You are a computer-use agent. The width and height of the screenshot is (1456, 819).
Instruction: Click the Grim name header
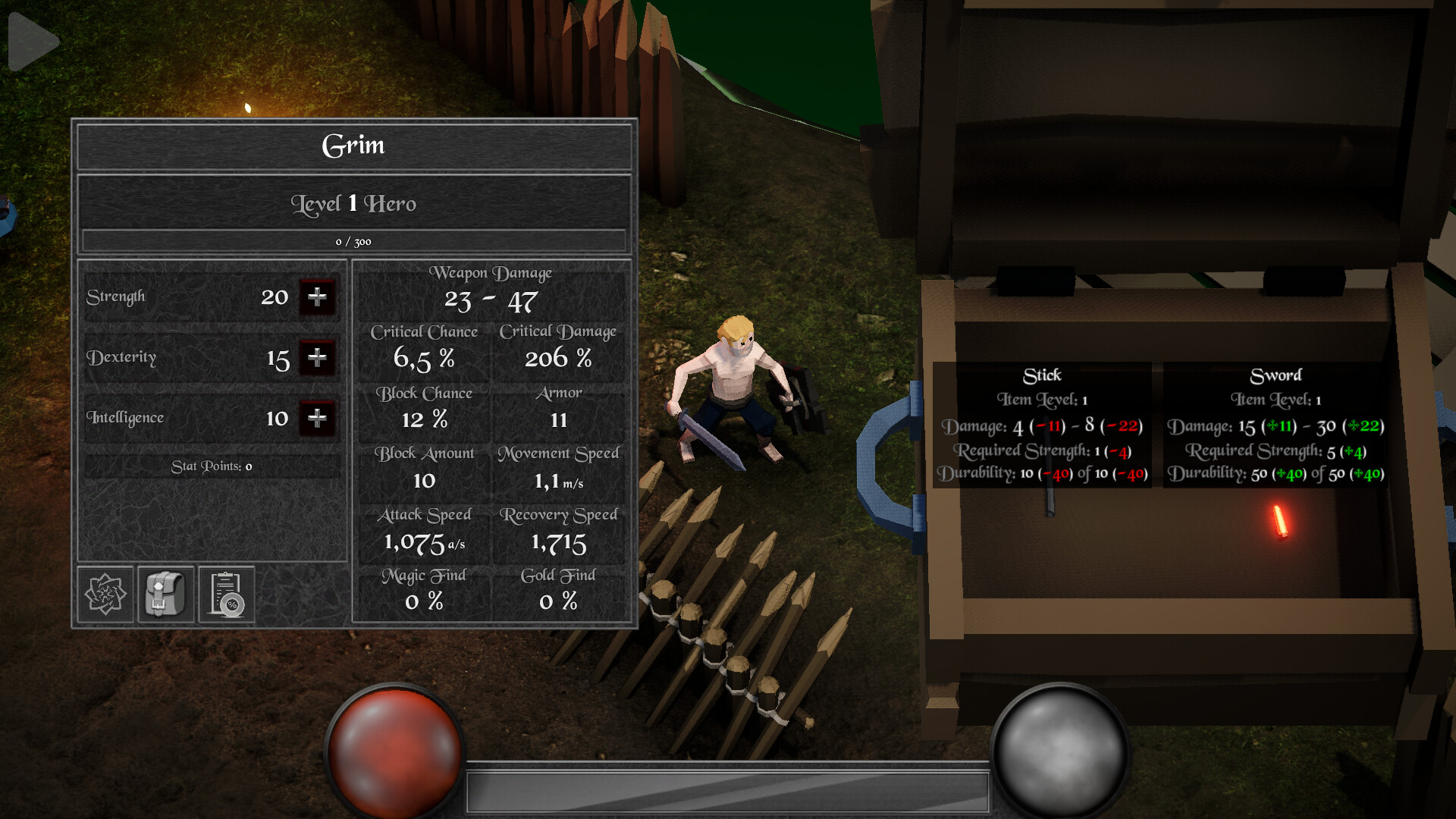tap(354, 146)
